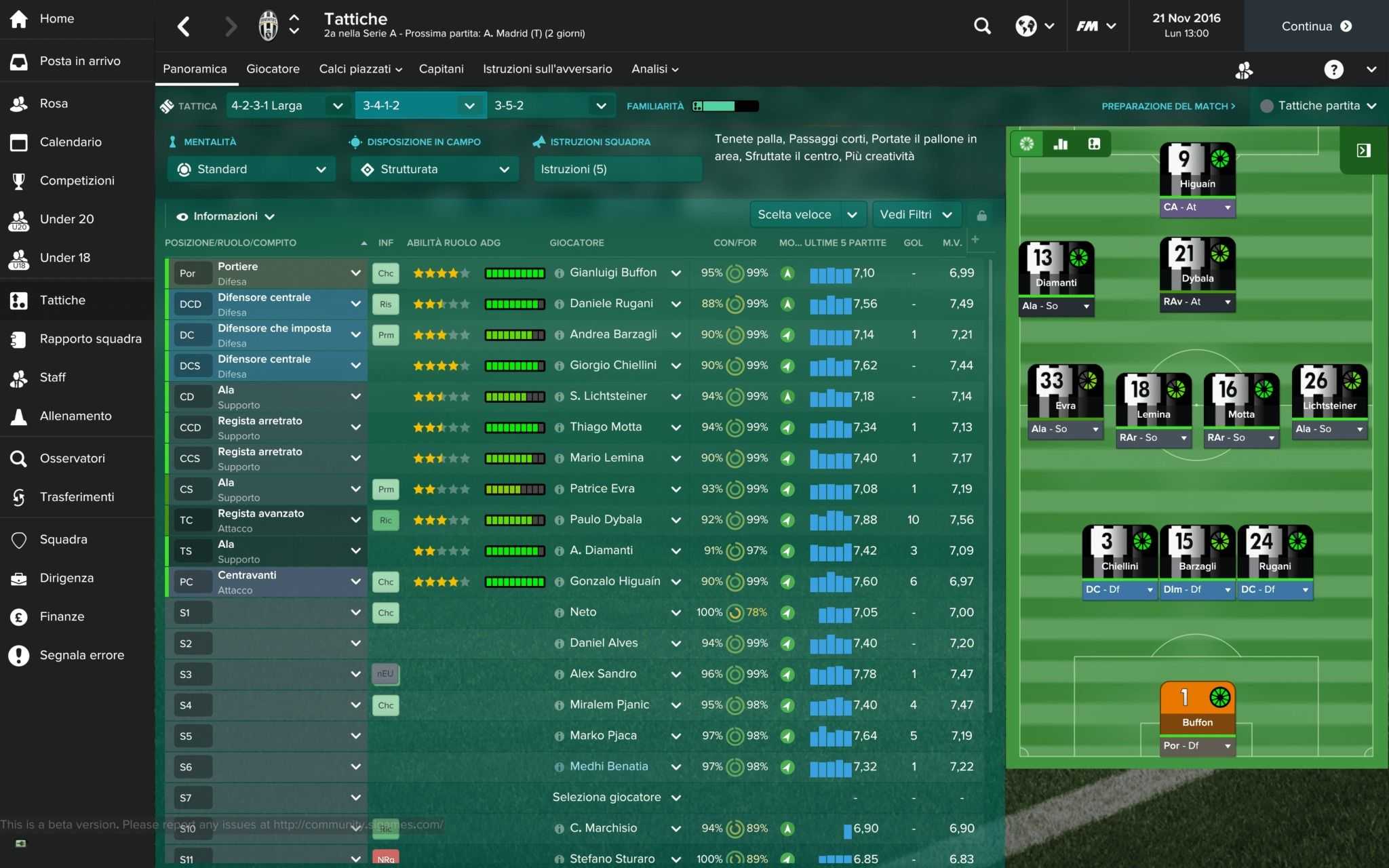This screenshot has width=1389, height=868.
Task: Switch to the Giocatore tab
Action: click(x=273, y=69)
